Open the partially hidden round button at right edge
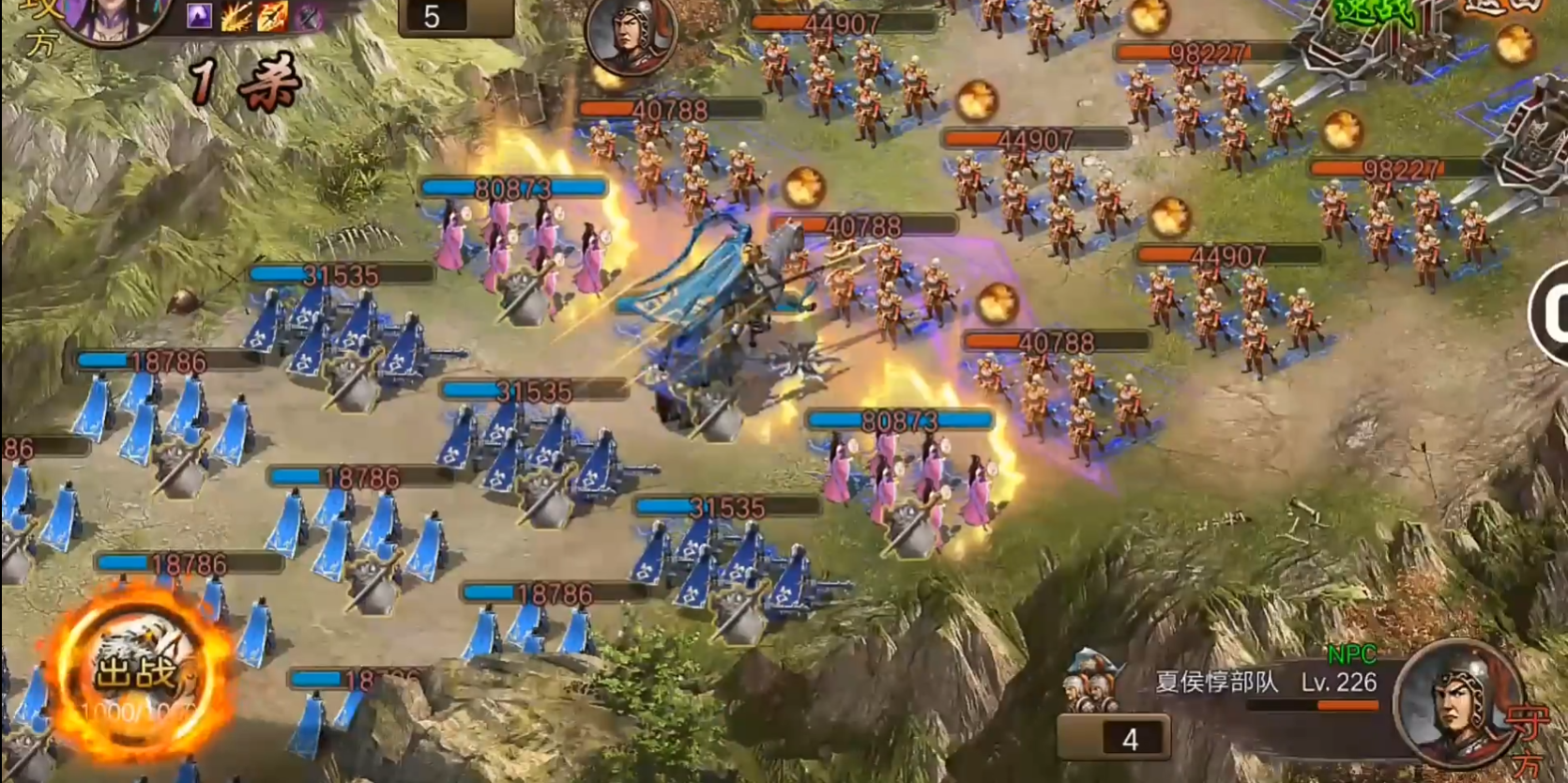 (x=1552, y=314)
